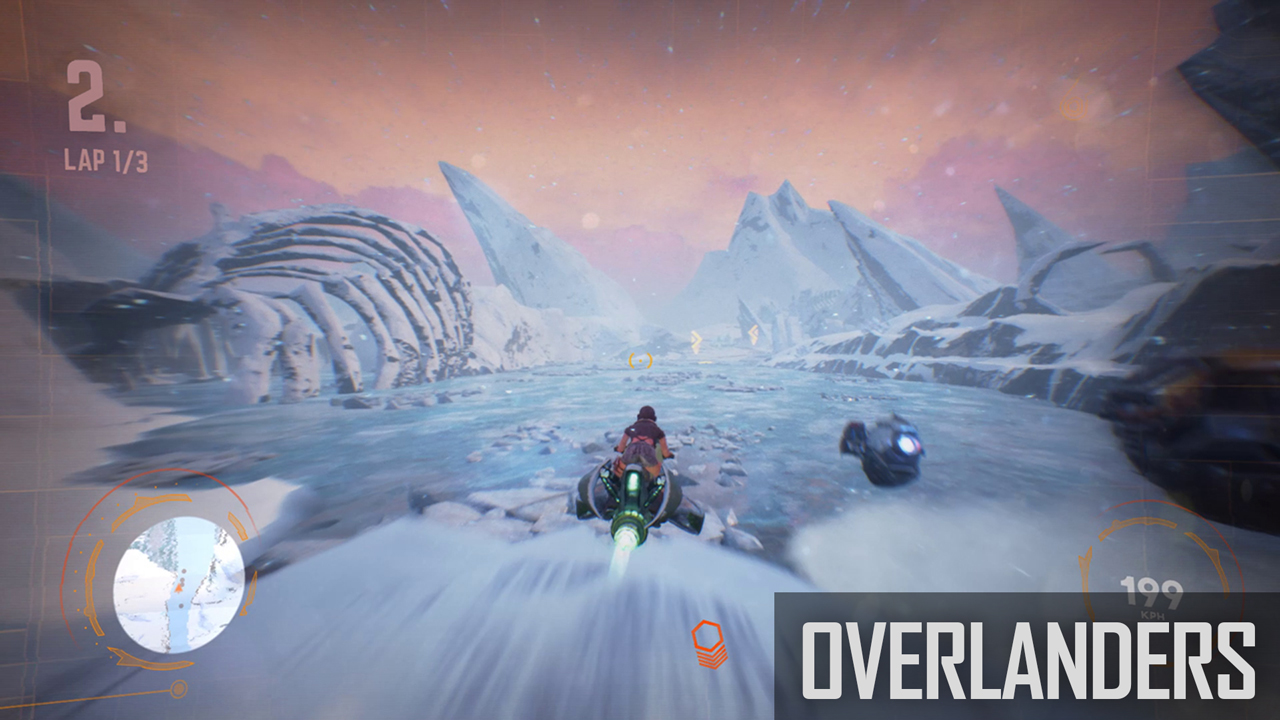
Task: Click the targeting reticle at screen center
Action: pyautogui.click(x=640, y=360)
